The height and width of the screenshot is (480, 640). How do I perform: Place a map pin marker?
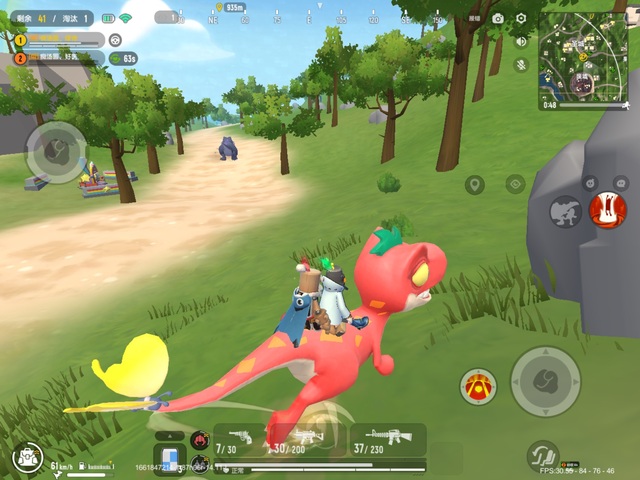coord(474,185)
